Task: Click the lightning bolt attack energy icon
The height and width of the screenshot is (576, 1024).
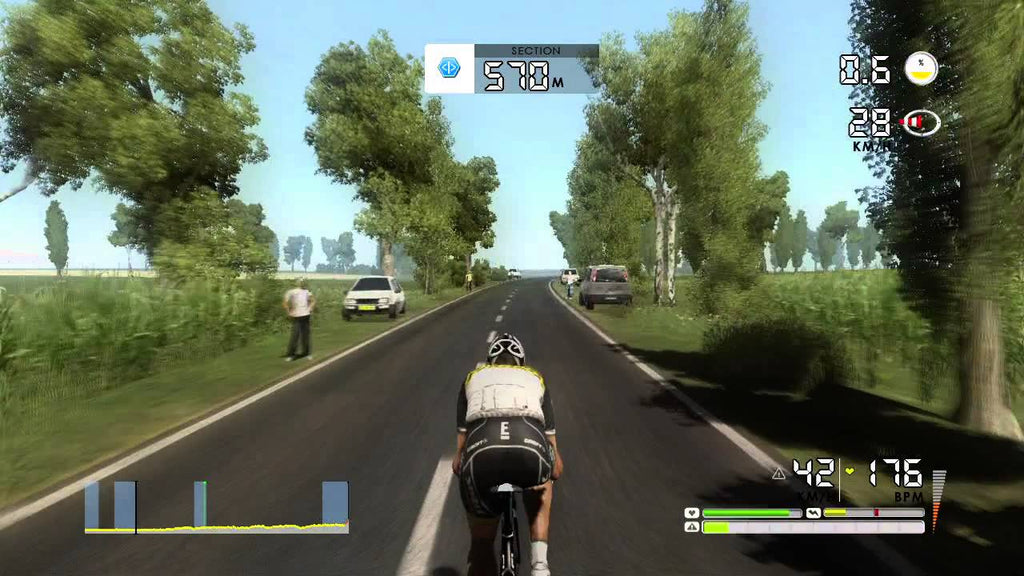Action: click(814, 513)
